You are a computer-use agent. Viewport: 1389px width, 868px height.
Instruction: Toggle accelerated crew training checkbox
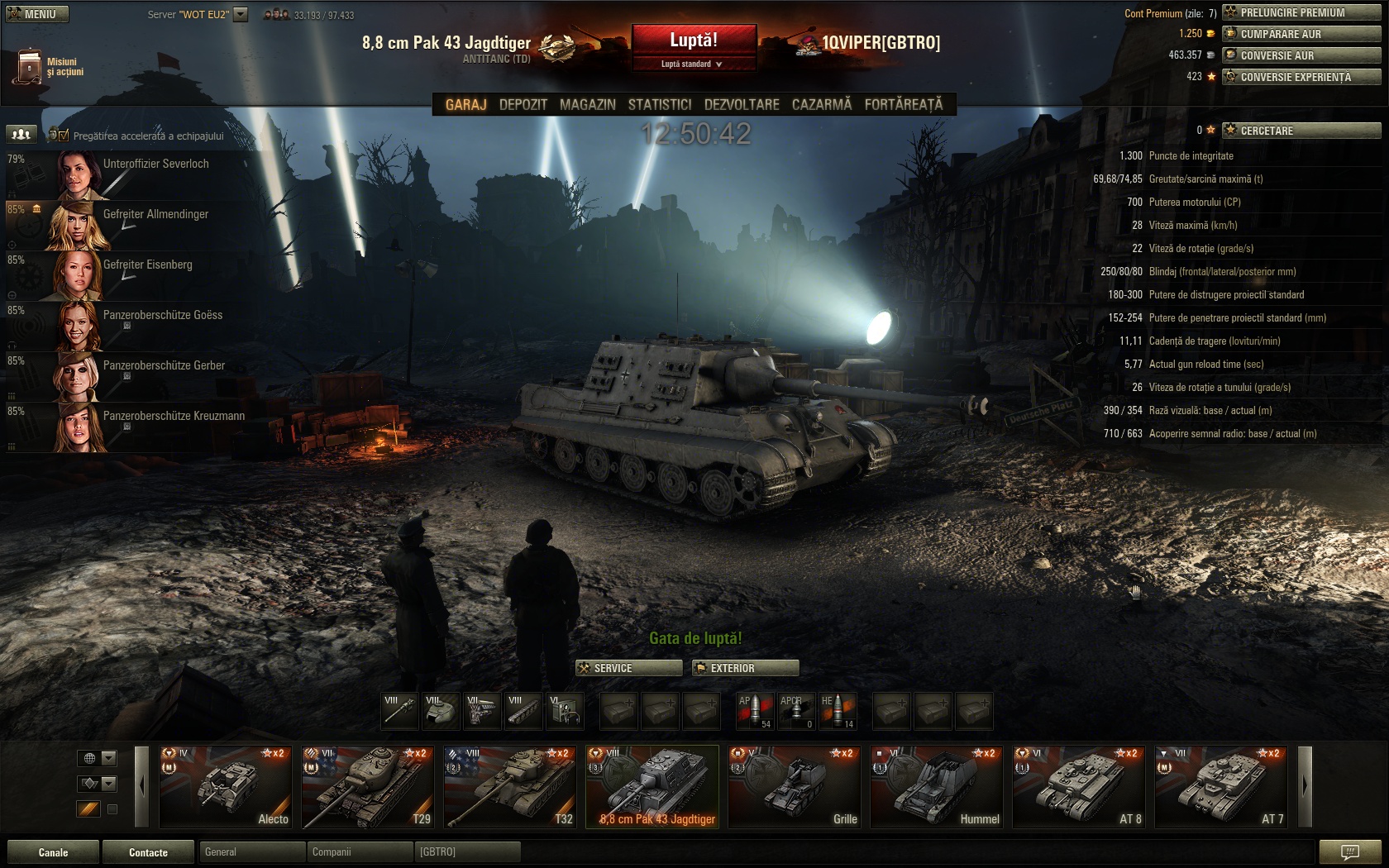pyautogui.click(x=64, y=136)
